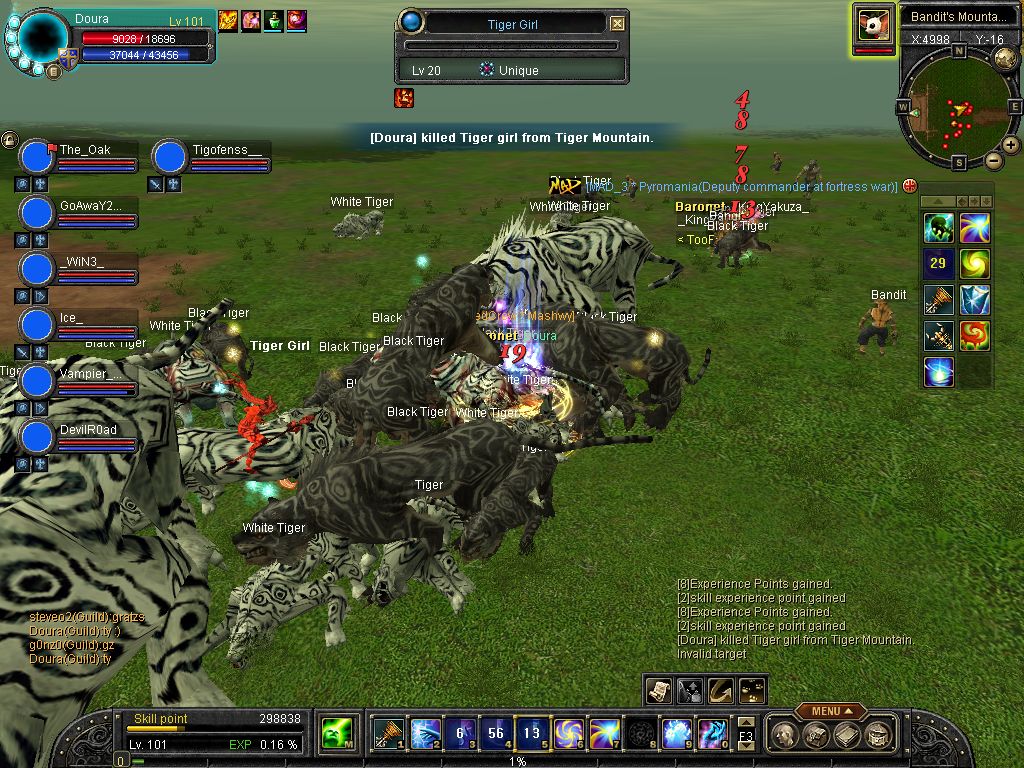Viewport: 1024px width, 768px height.
Task: Use the red-green swirl skill in side bar
Action: (x=975, y=336)
